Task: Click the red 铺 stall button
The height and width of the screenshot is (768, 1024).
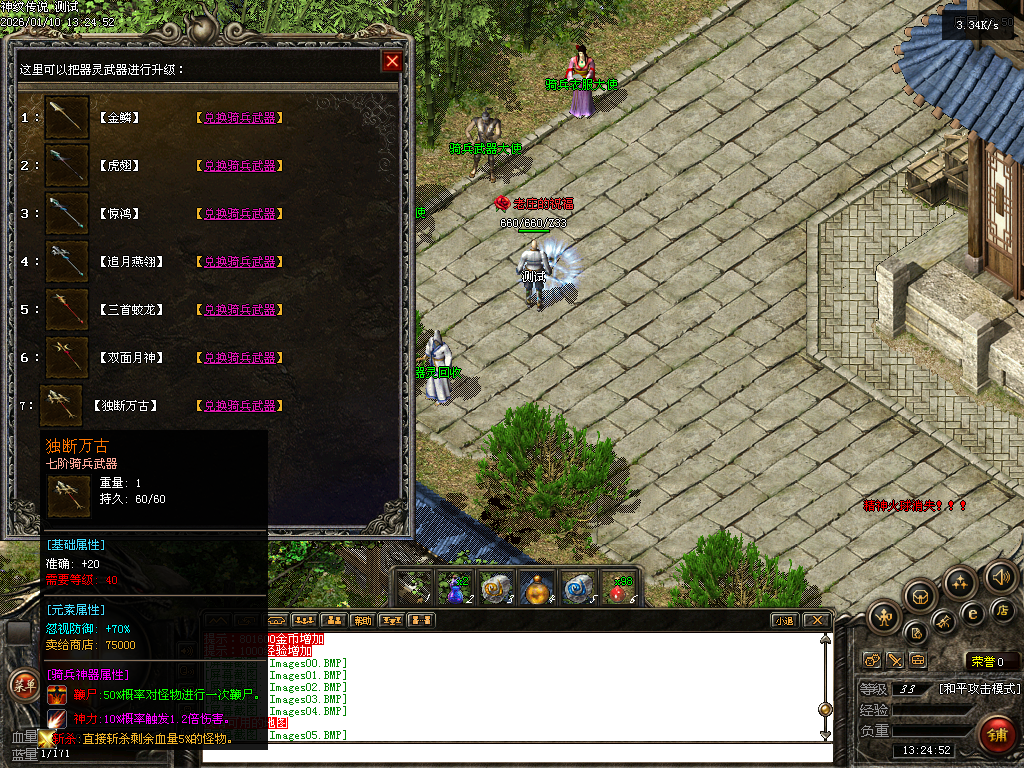Action: click(x=995, y=735)
